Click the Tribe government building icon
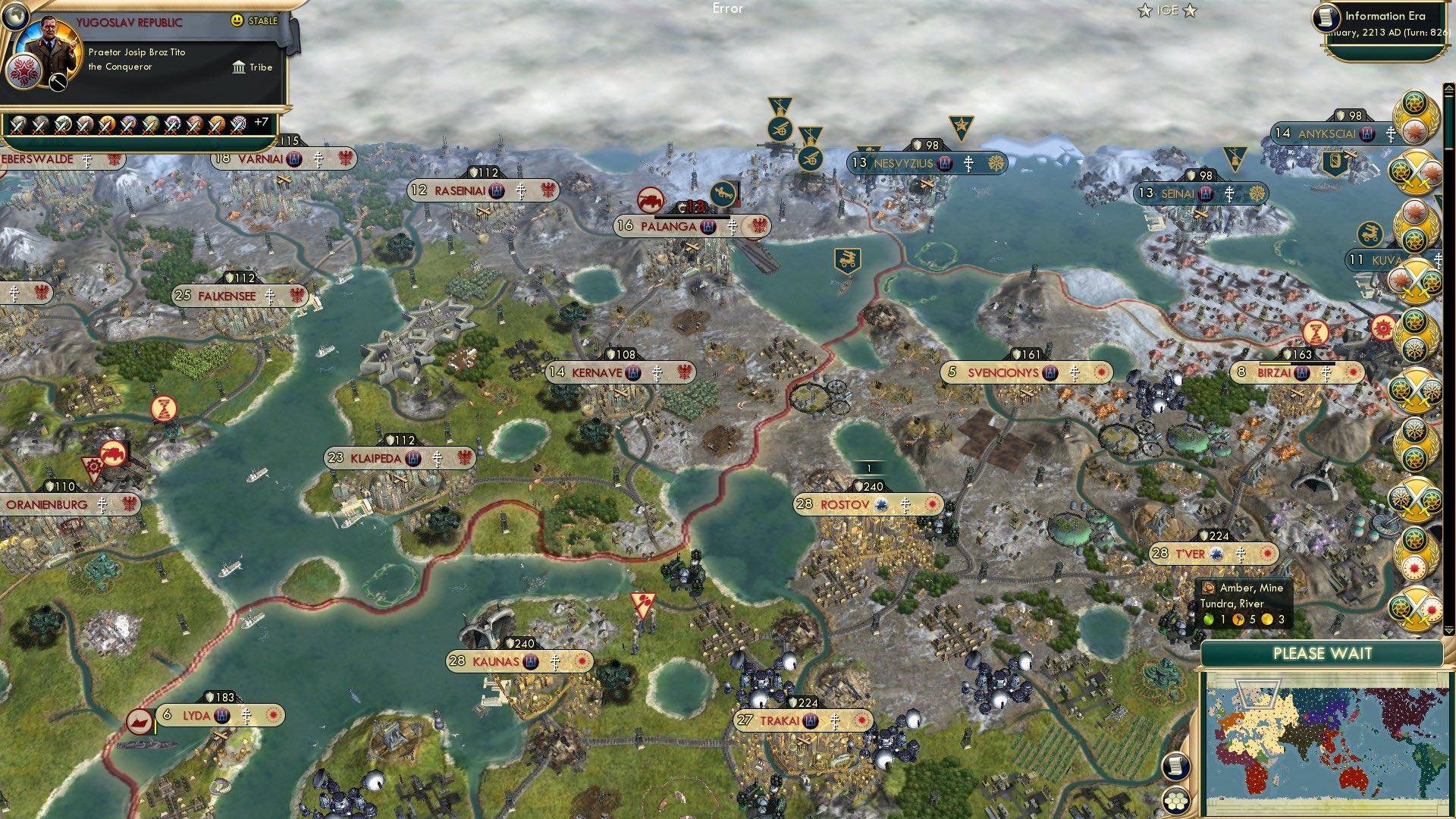Screen dimensions: 1456x819 pos(239,67)
